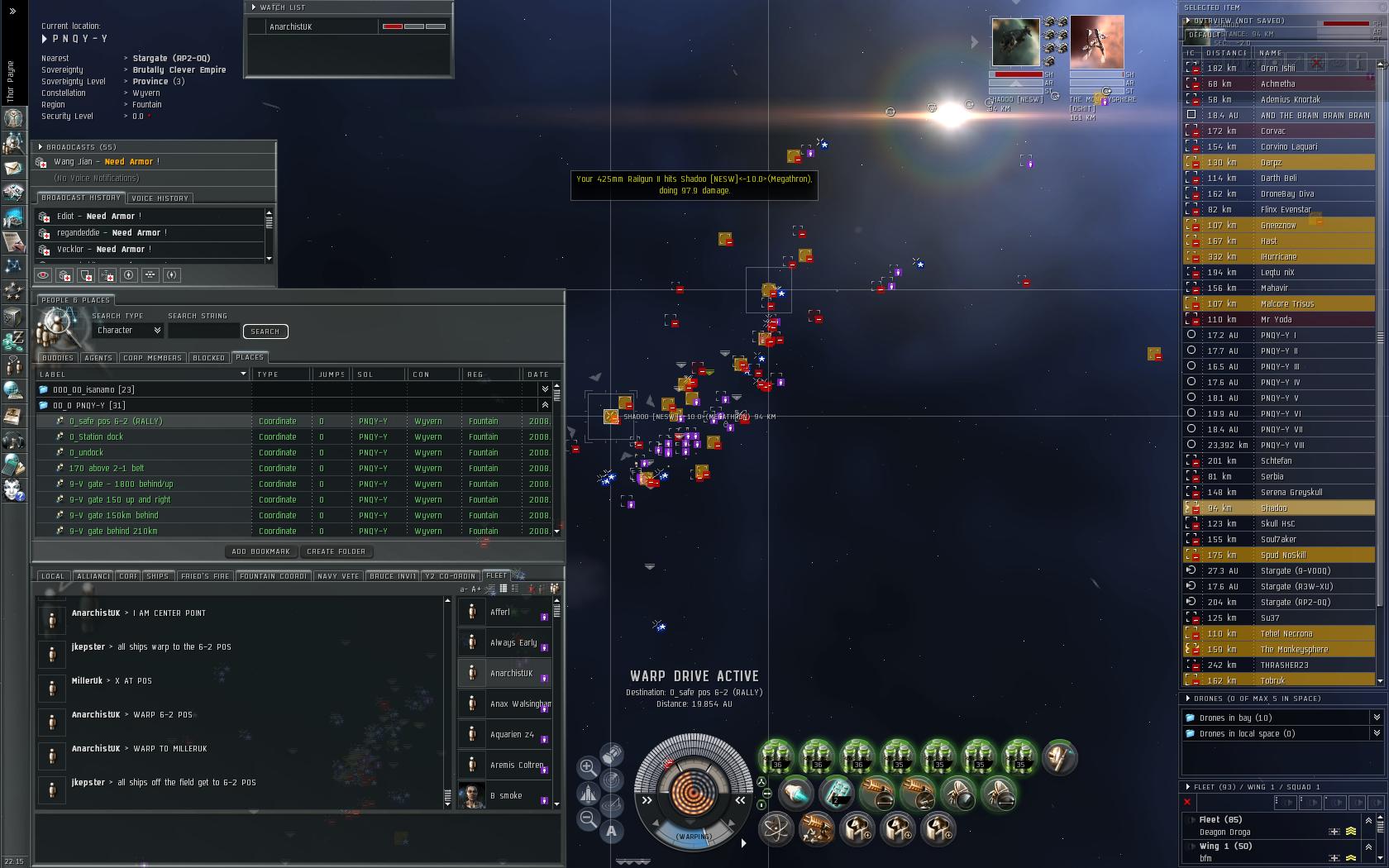Select AnarchistUK in the fleet channel member list
1389x868 pixels.
coord(511,674)
